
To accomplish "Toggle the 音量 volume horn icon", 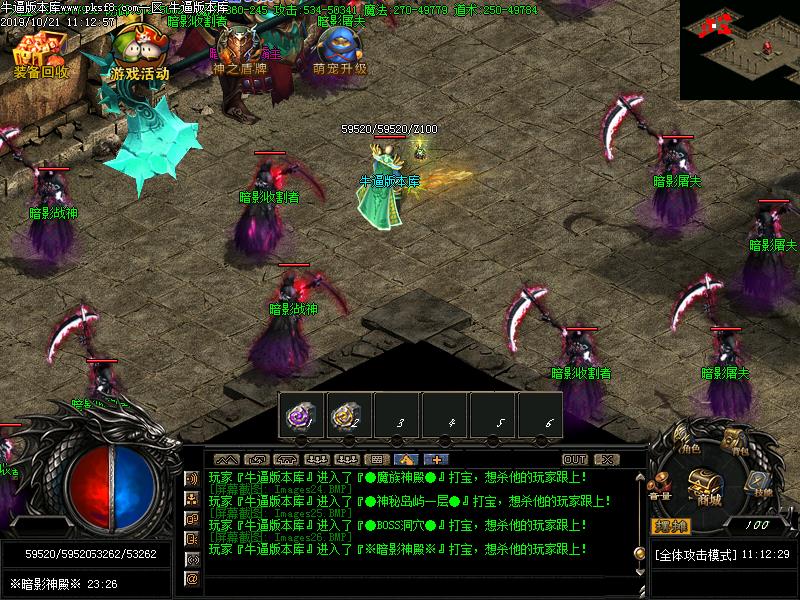I will tap(660, 487).
